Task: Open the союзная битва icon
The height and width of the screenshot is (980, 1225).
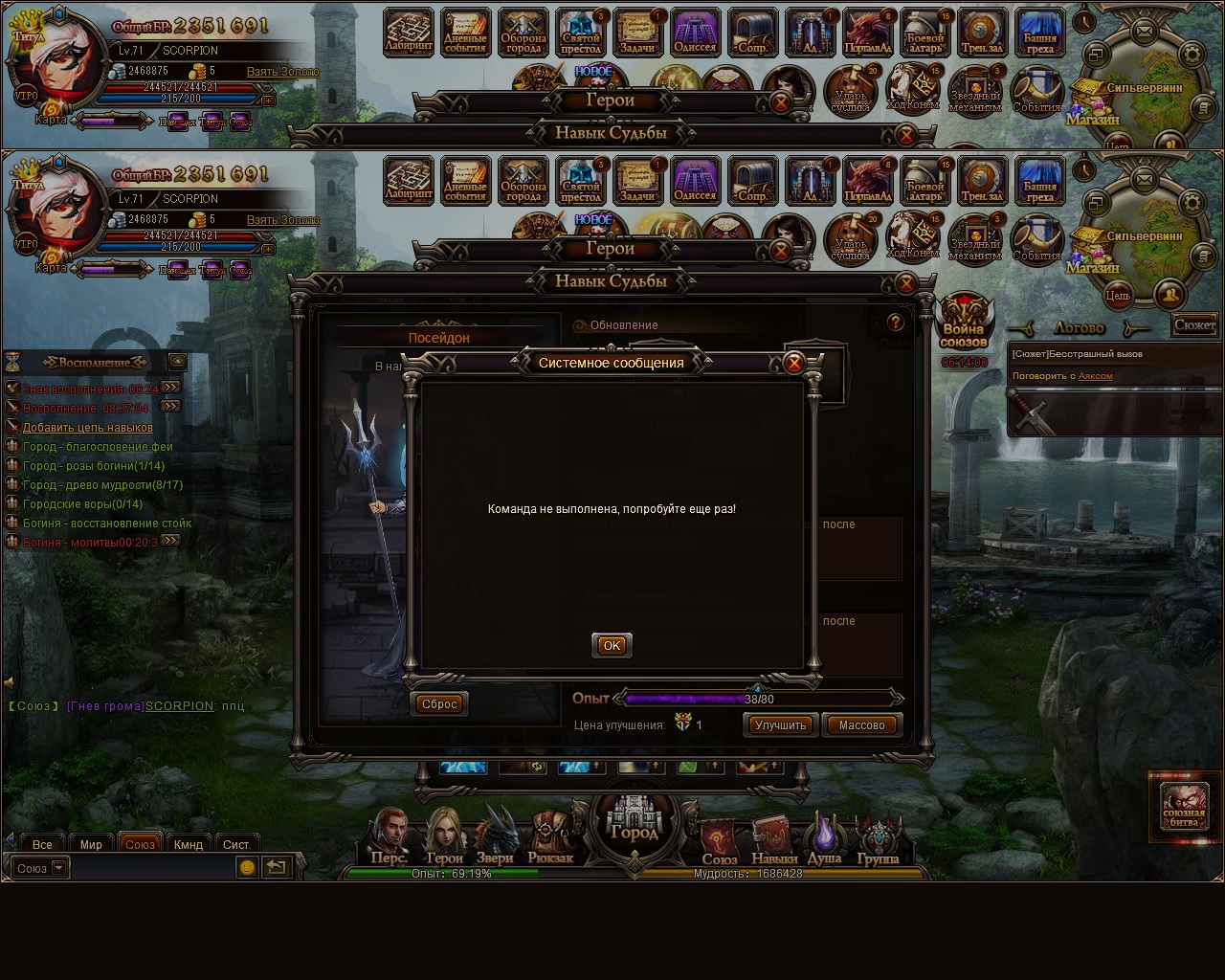Action: point(1183,806)
